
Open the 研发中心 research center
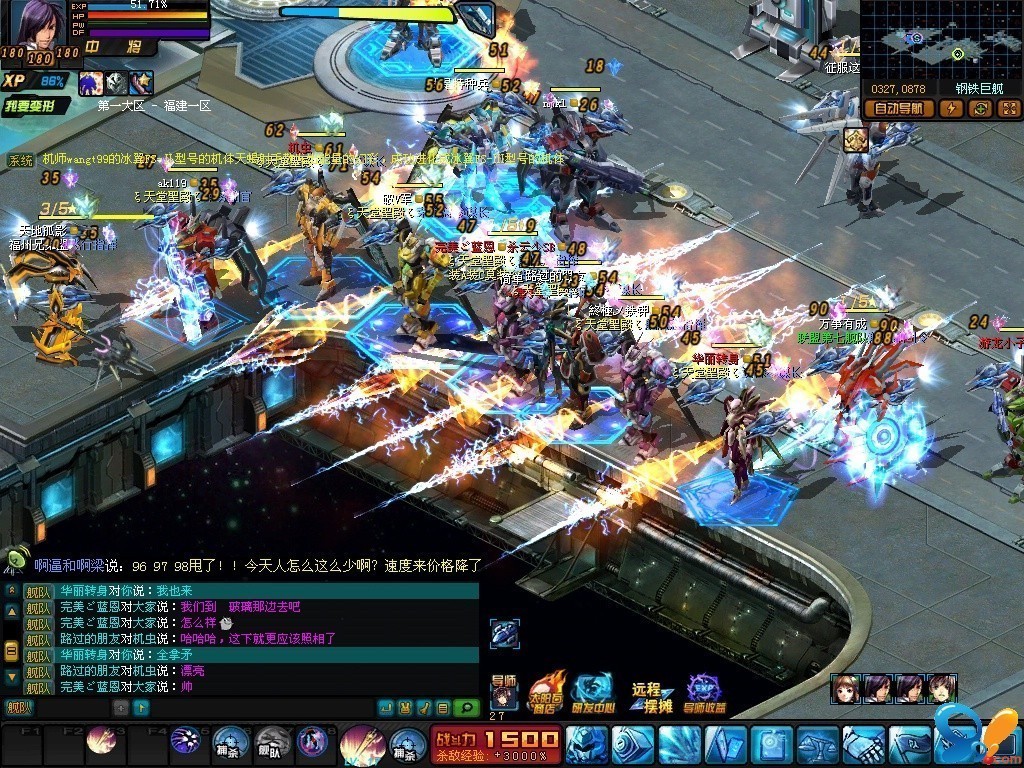(593, 692)
